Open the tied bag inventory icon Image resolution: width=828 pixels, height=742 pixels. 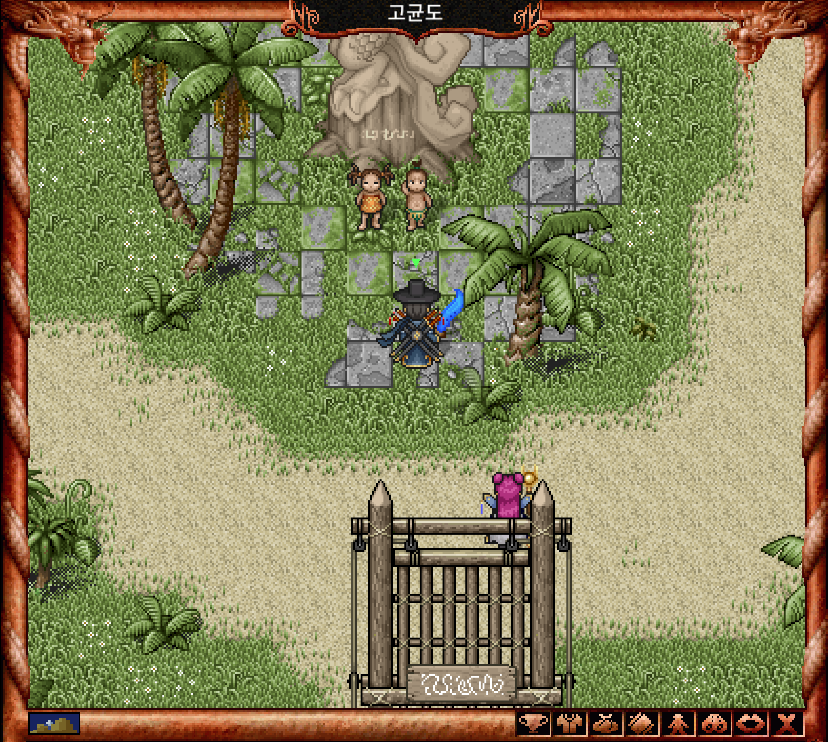[605, 724]
